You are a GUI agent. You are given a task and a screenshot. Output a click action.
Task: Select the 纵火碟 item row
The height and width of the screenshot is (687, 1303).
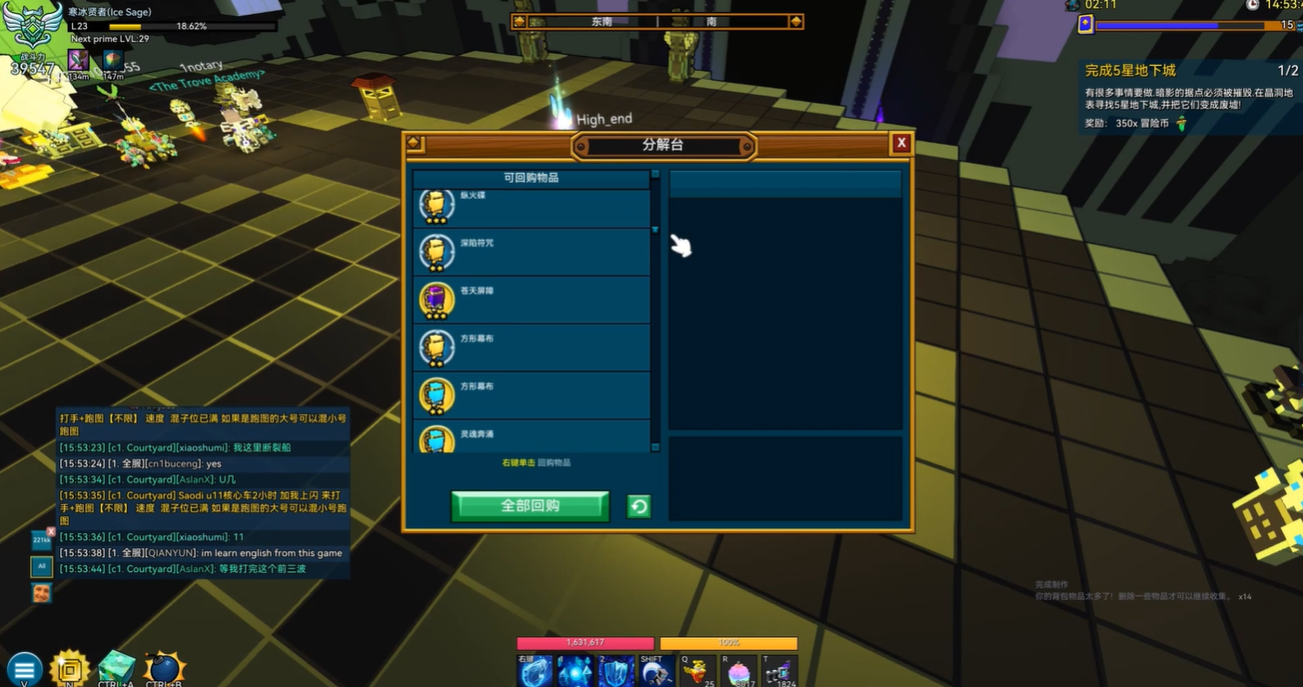tap(532, 207)
